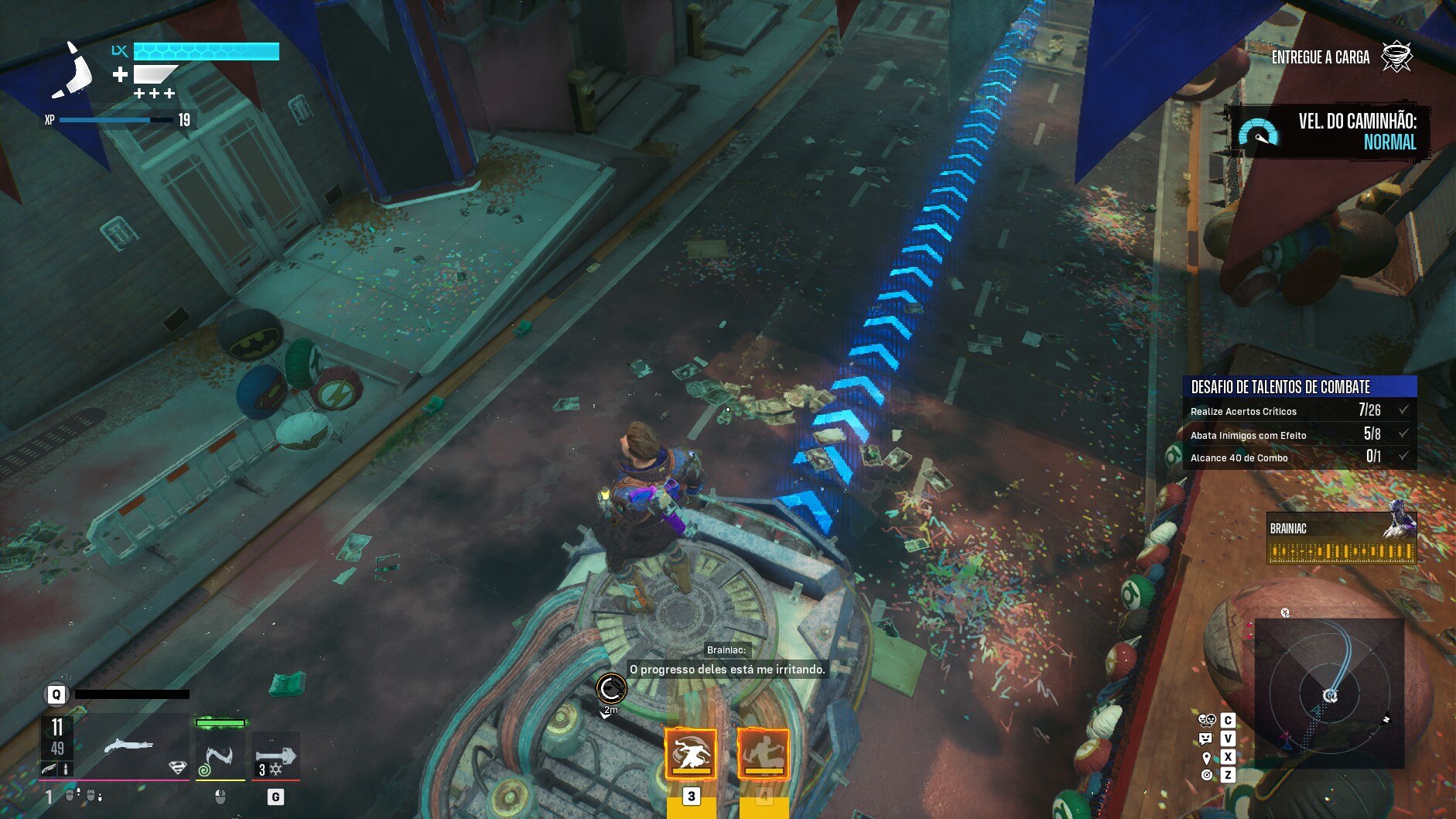Open the radar minimap

coord(1329,694)
